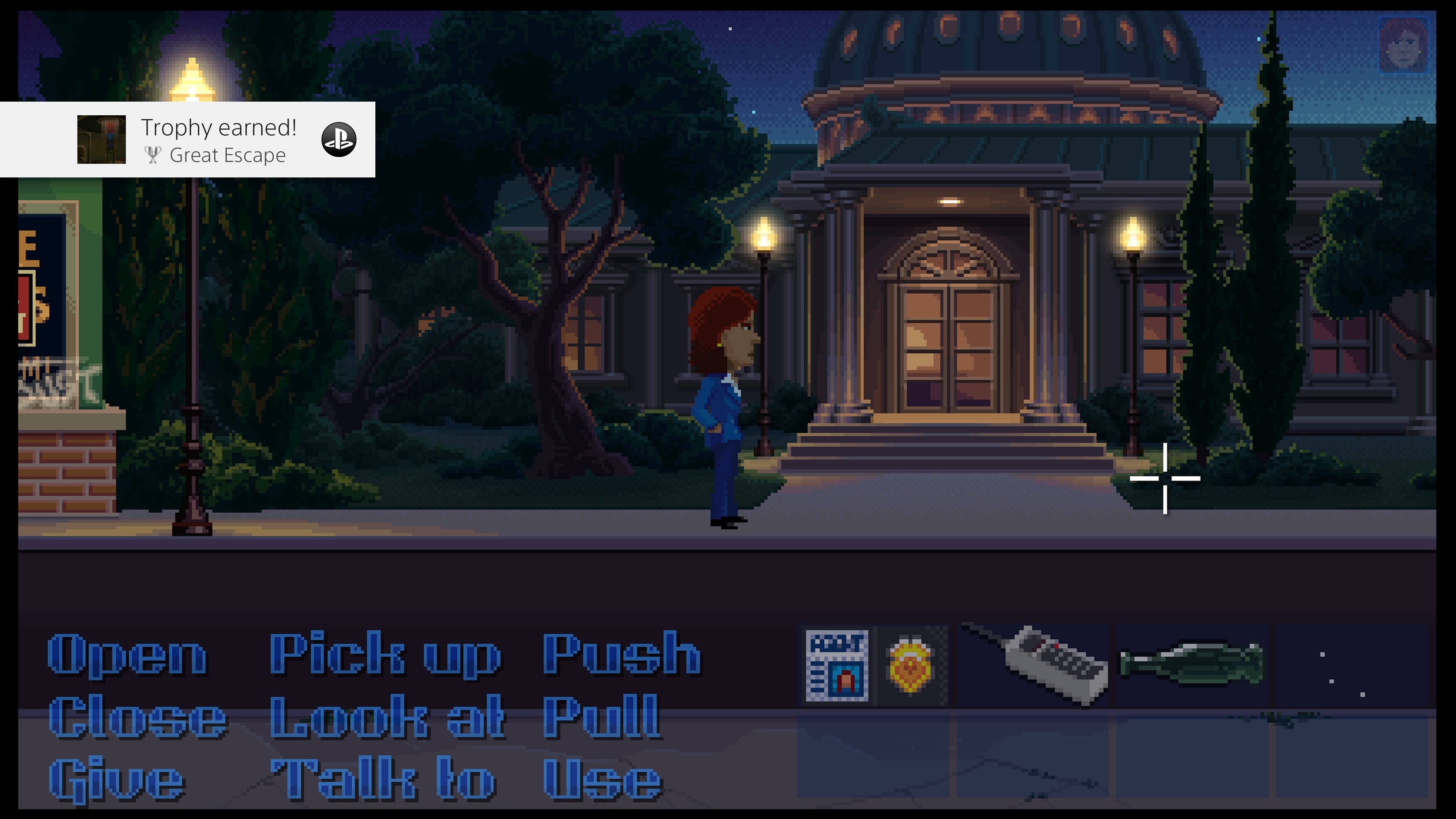
Task: Open the Great Escape trophy notification
Action: pyautogui.click(x=218, y=140)
